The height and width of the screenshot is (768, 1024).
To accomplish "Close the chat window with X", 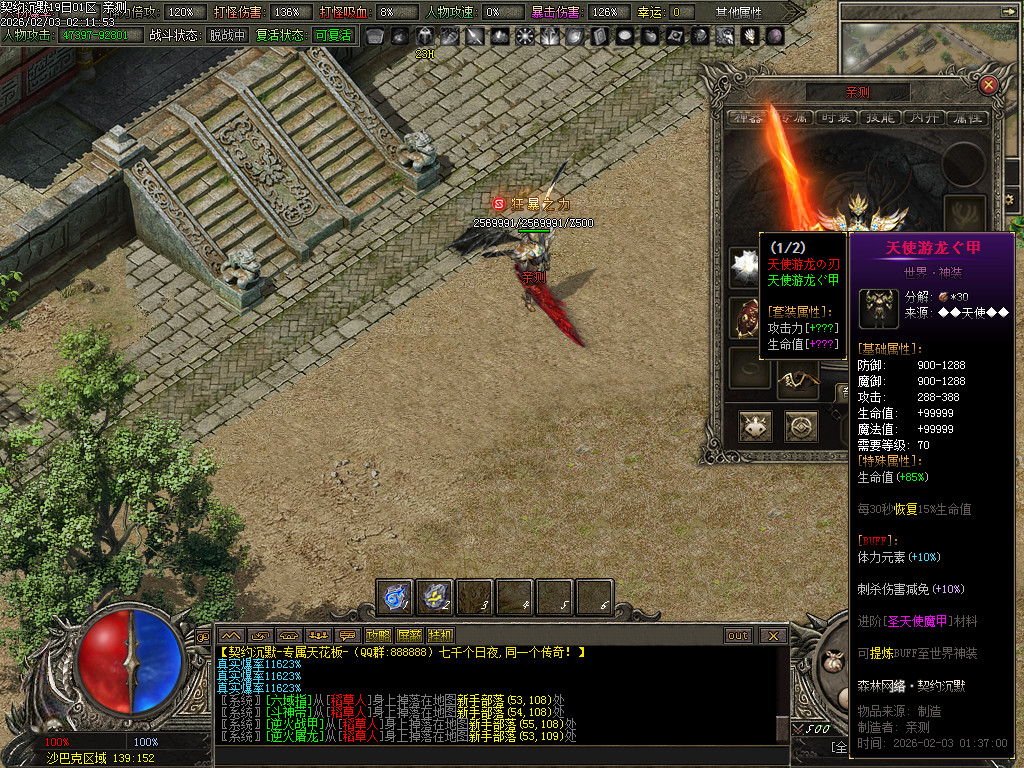I will pos(772,635).
